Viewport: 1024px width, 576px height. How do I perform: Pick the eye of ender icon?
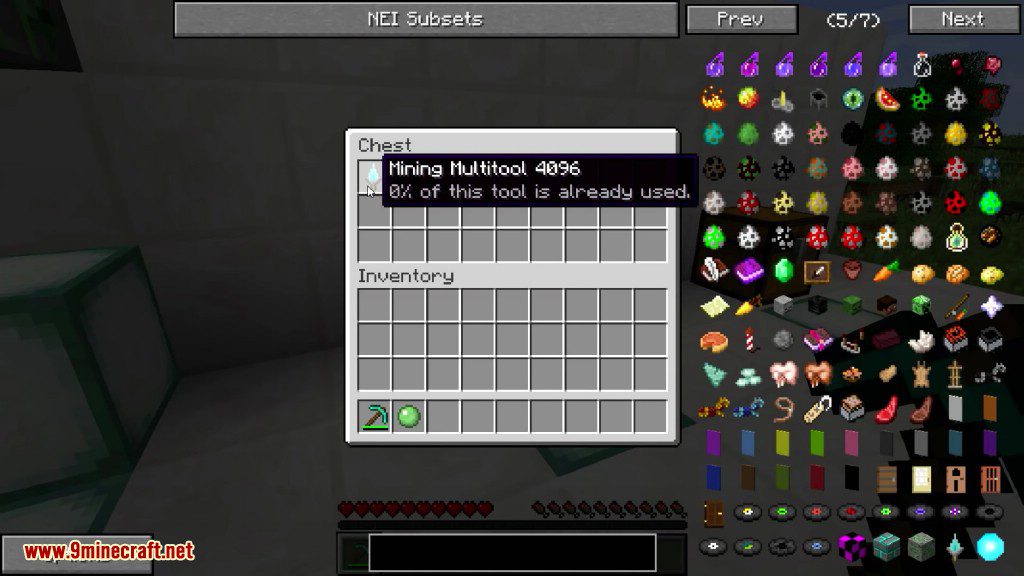tap(853, 99)
